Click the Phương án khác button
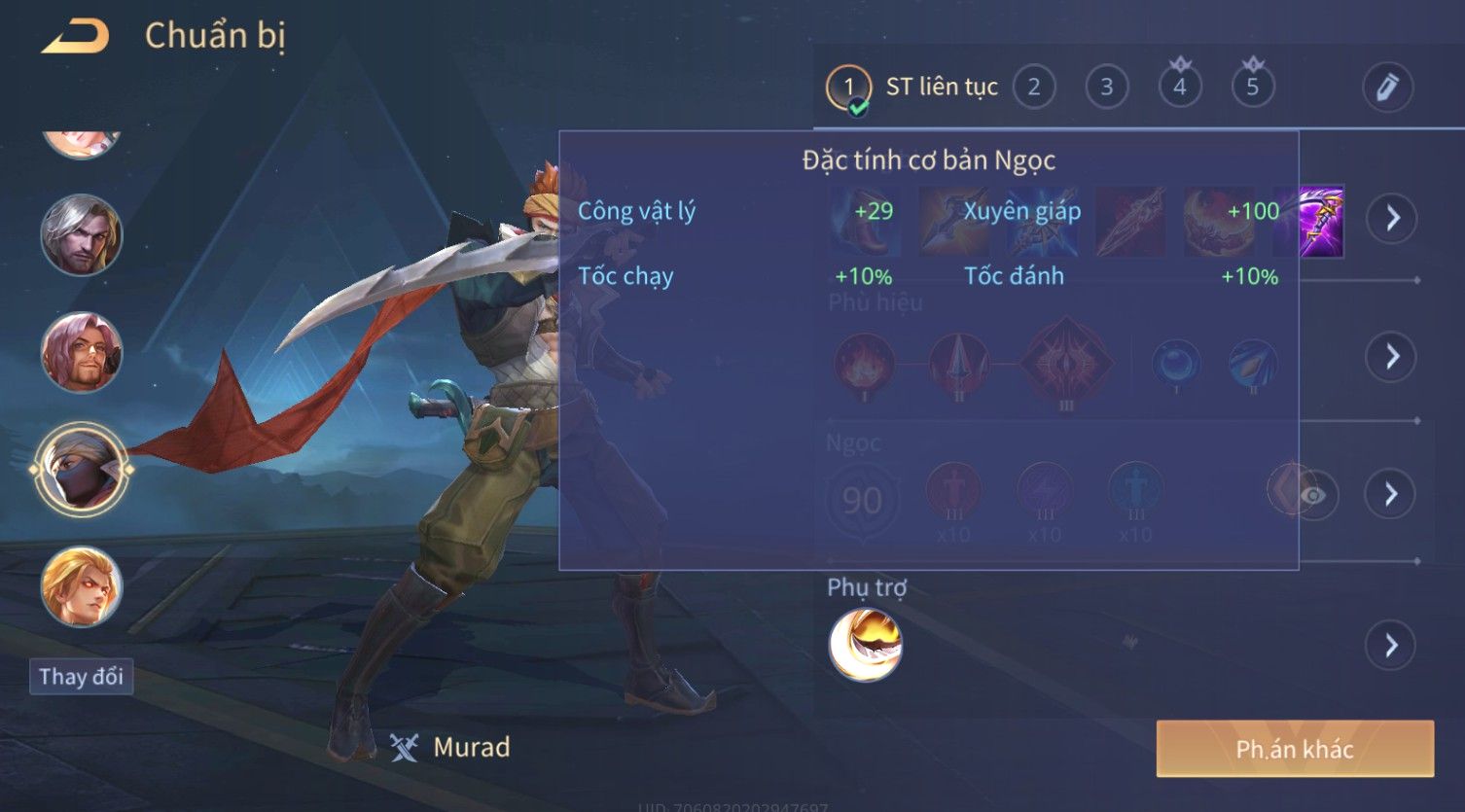1465x812 pixels. [1294, 749]
